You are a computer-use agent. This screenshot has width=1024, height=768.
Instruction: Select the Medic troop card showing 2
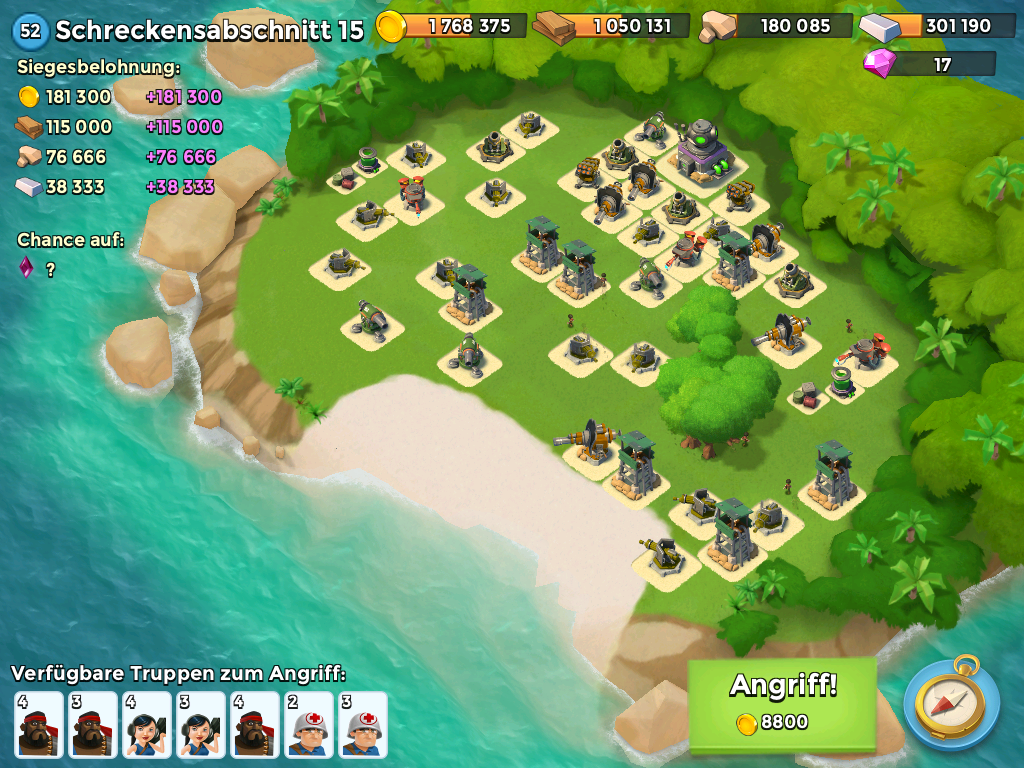308,724
